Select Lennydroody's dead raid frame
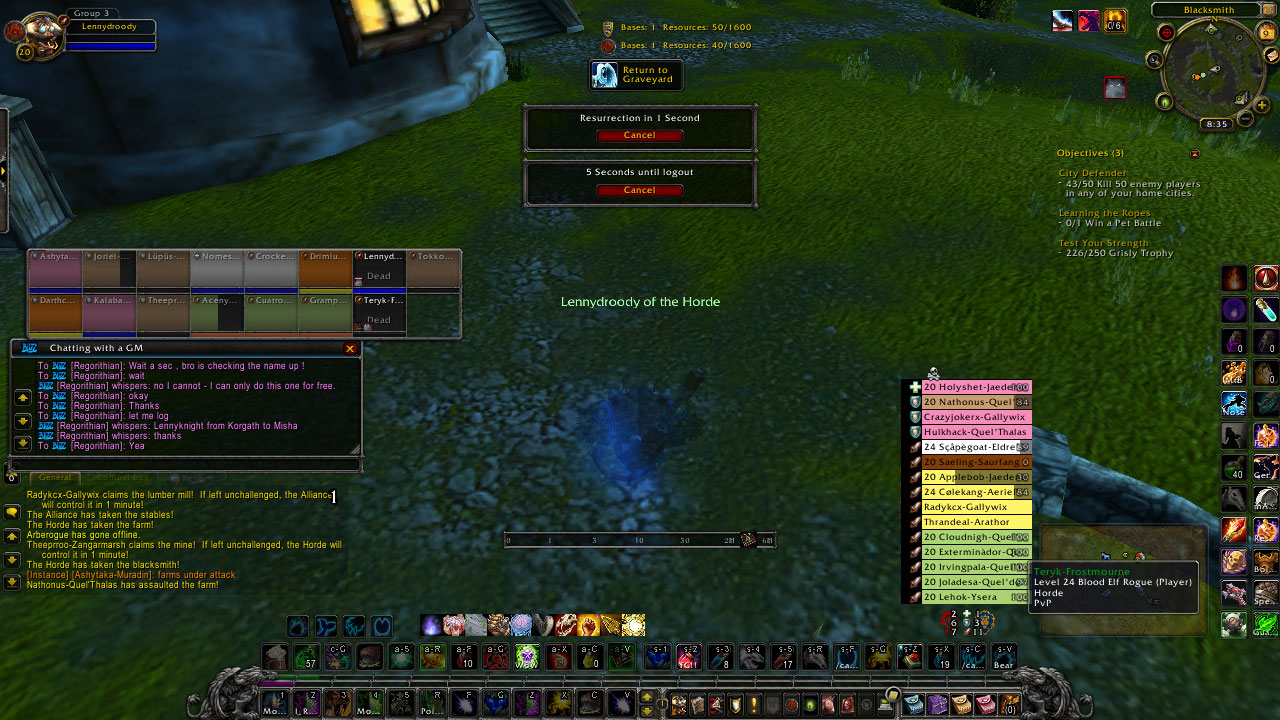This screenshot has width=1280, height=720. [x=380, y=270]
